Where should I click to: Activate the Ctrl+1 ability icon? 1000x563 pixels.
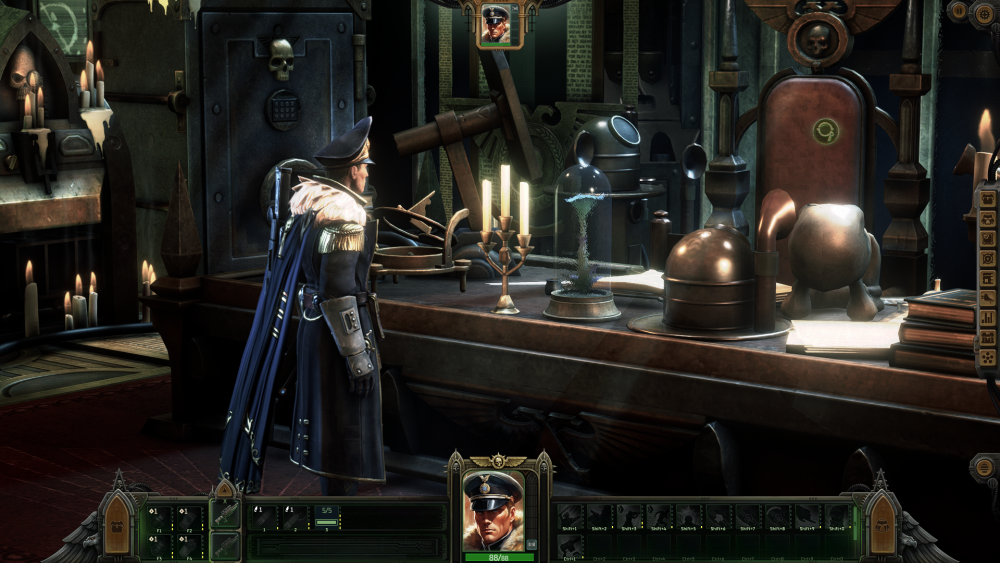(x=570, y=545)
